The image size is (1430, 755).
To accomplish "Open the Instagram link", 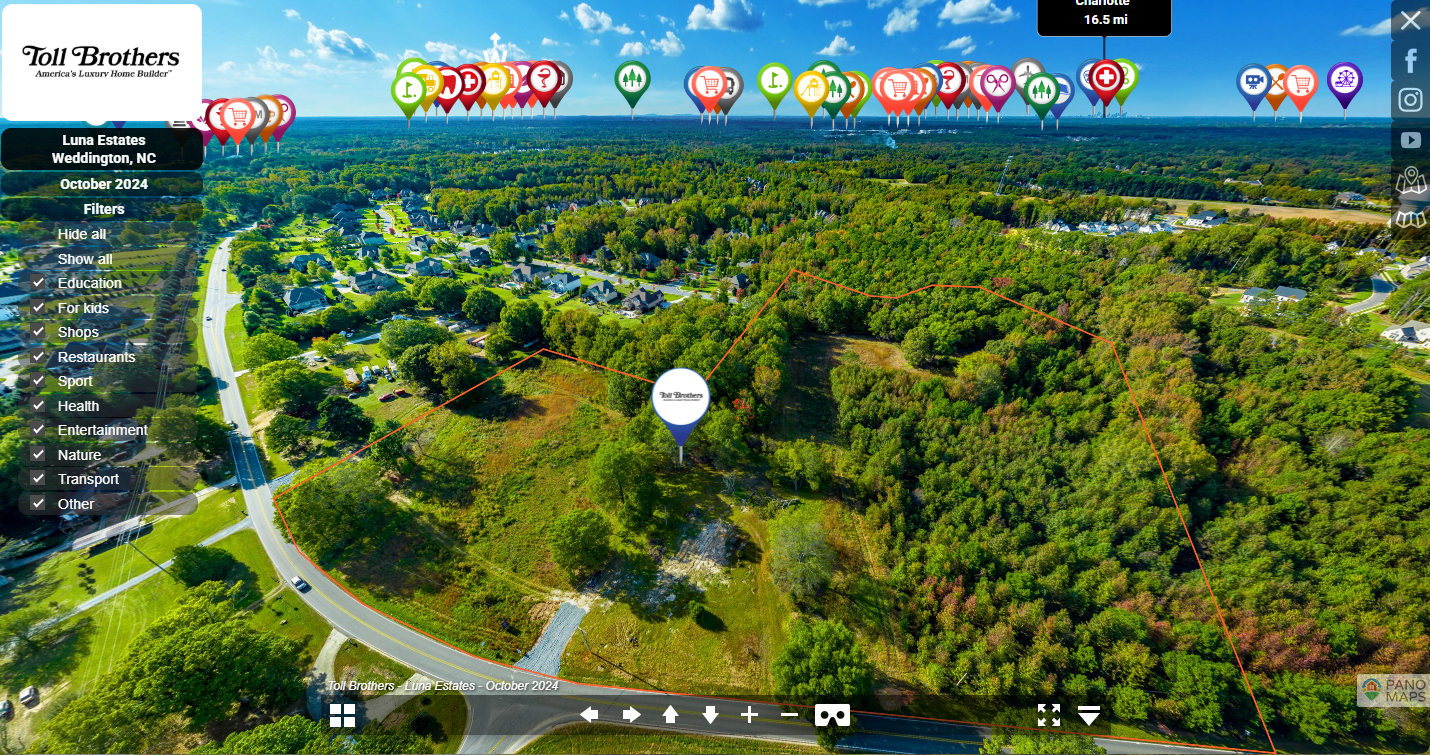I will (1410, 100).
